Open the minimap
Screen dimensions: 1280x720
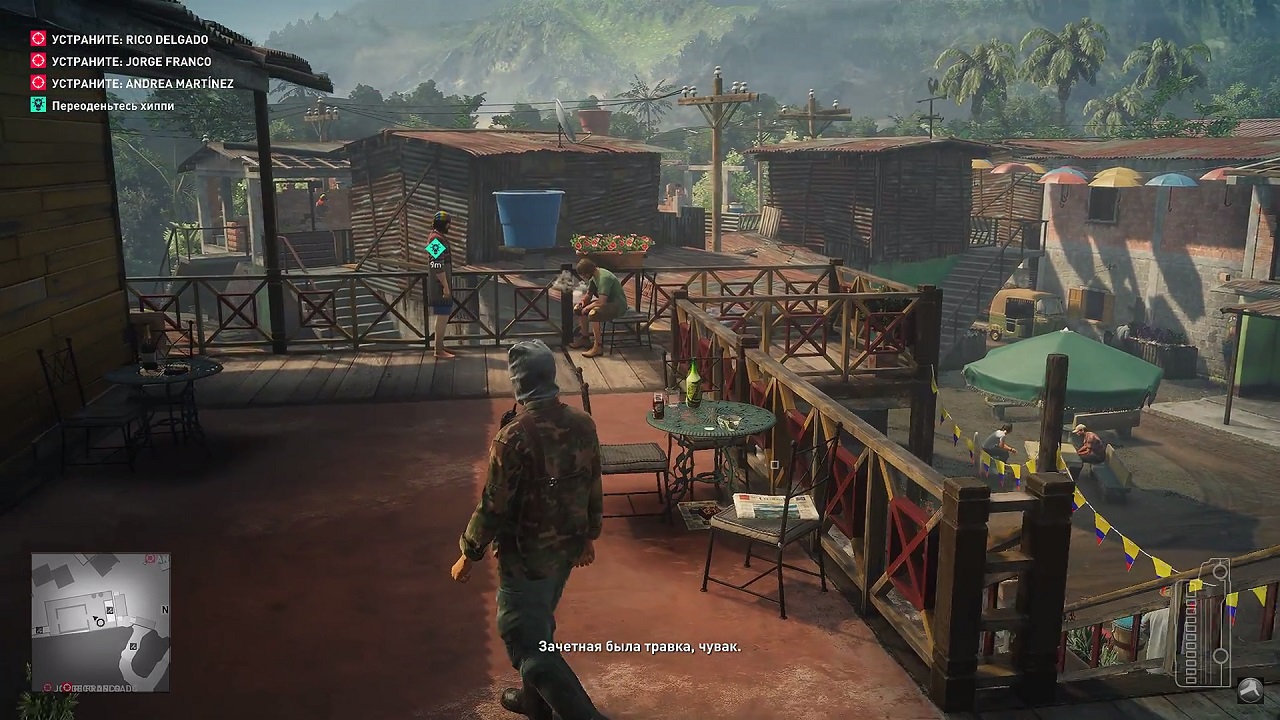pos(100,621)
